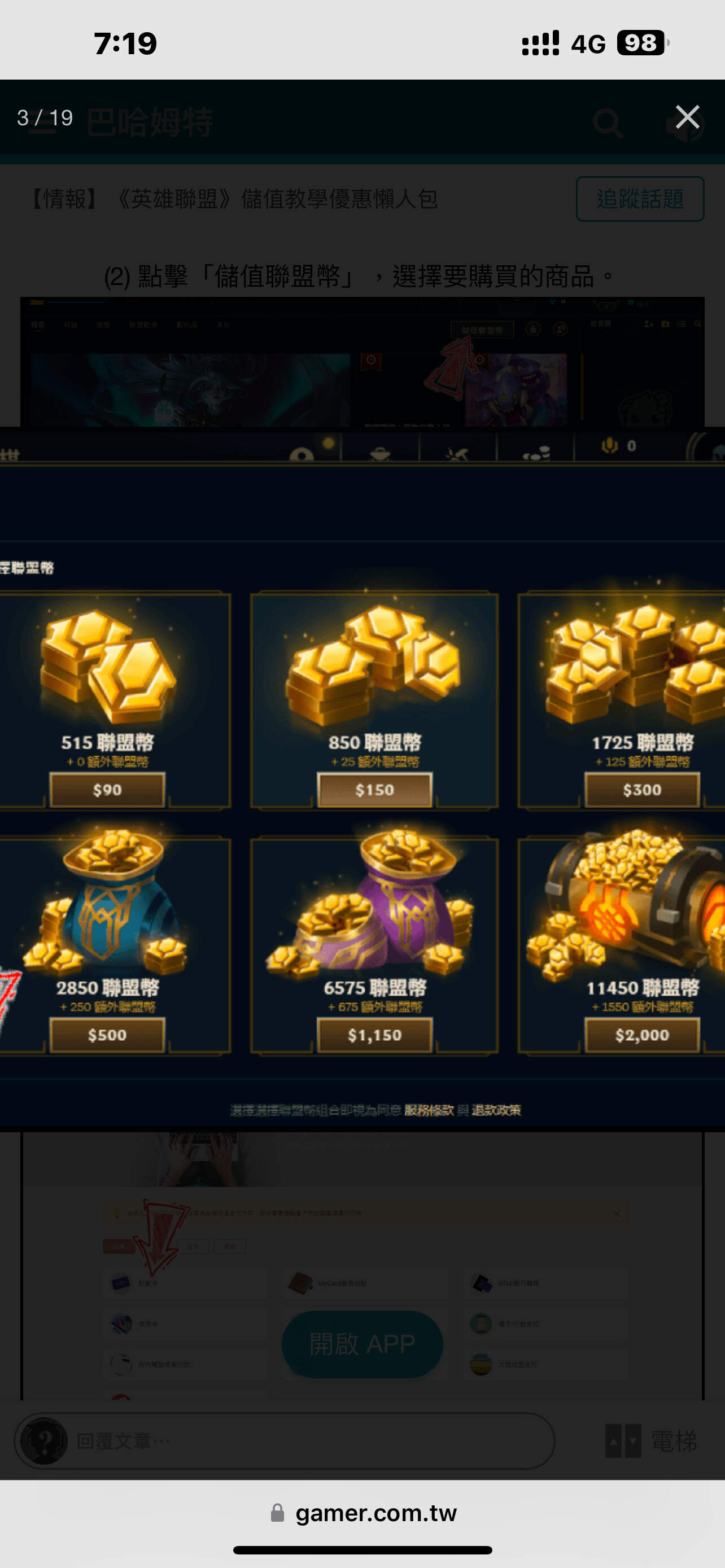Dismiss the payment notice banner with its X

click(616, 1213)
